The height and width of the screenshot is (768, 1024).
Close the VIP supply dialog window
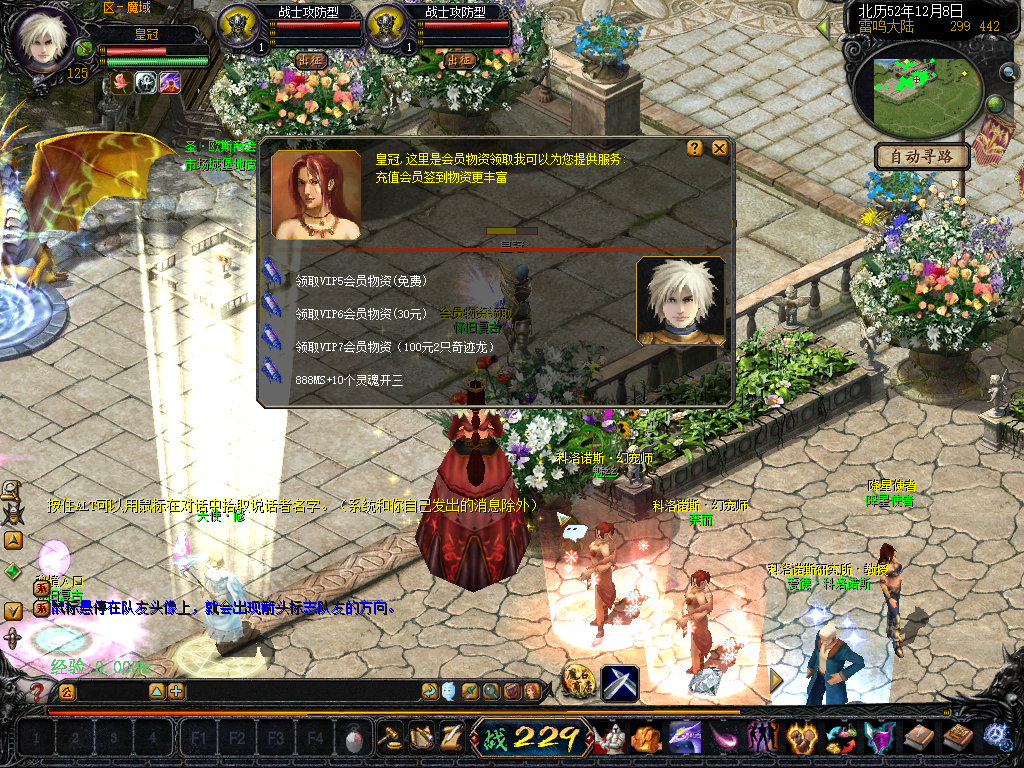pos(719,149)
